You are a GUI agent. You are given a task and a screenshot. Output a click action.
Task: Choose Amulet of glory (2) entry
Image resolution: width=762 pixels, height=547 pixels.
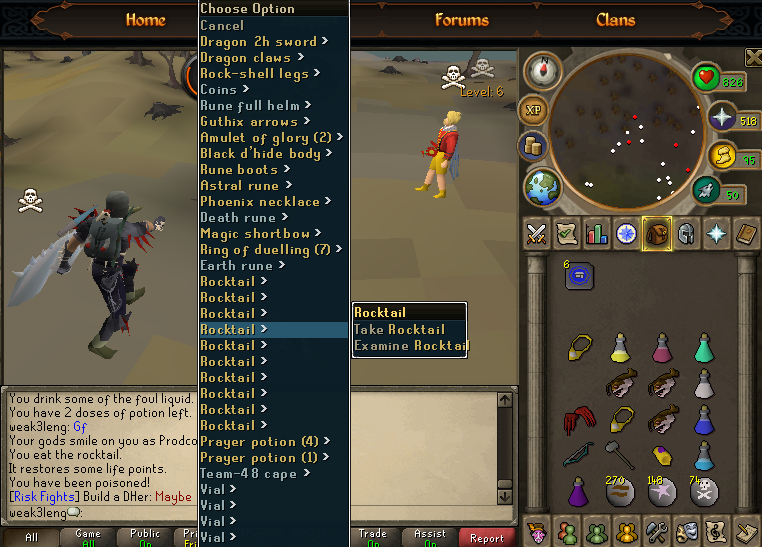click(266, 138)
